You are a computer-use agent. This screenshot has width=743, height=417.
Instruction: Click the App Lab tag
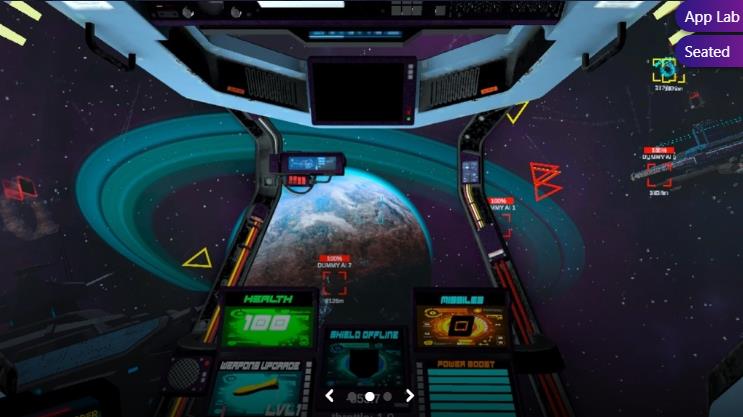click(x=711, y=17)
